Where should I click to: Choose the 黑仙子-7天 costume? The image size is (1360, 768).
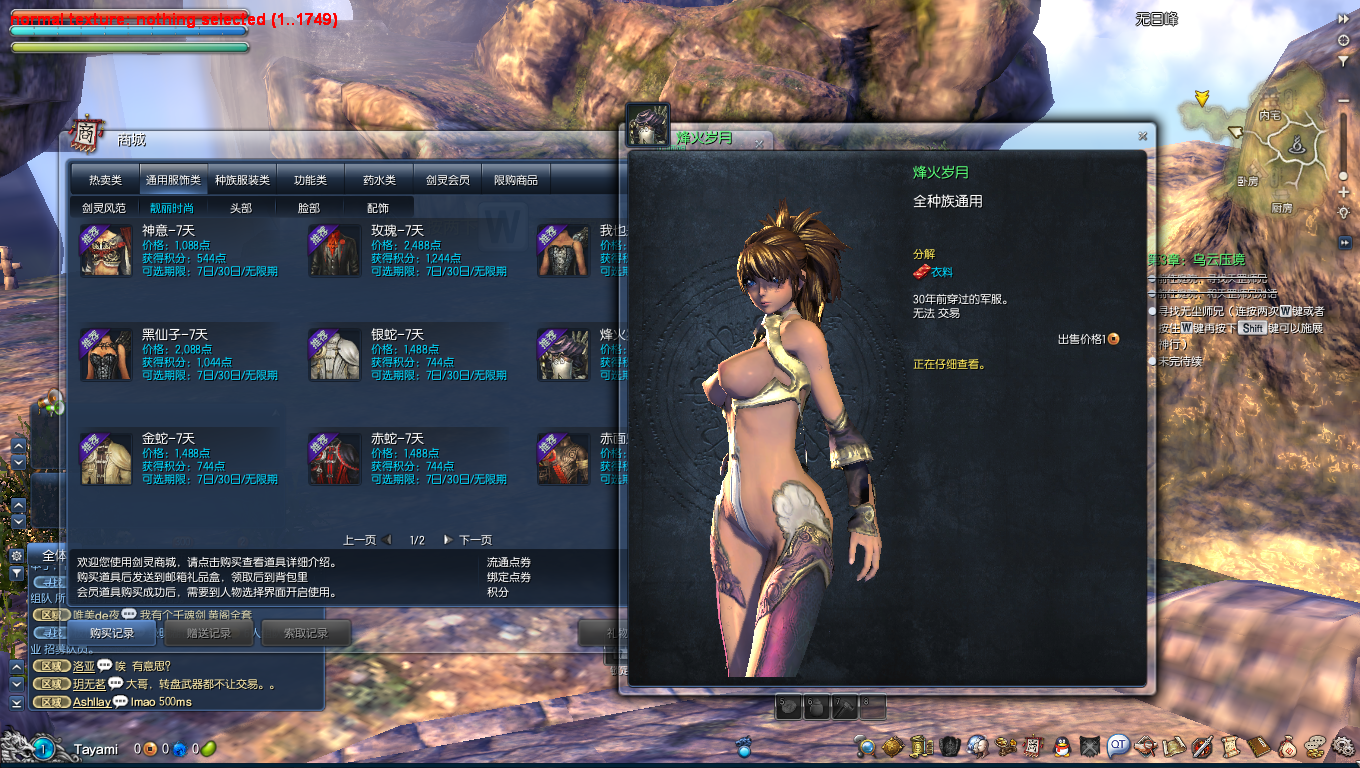106,355
